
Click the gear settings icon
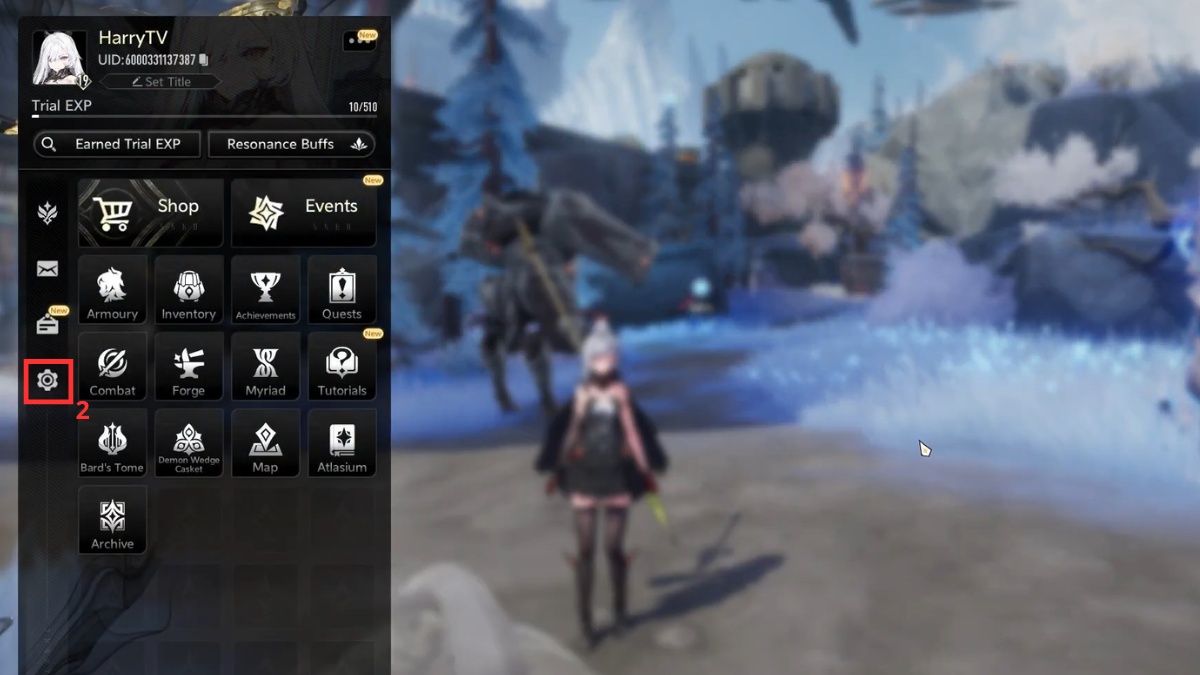[47, 380]
